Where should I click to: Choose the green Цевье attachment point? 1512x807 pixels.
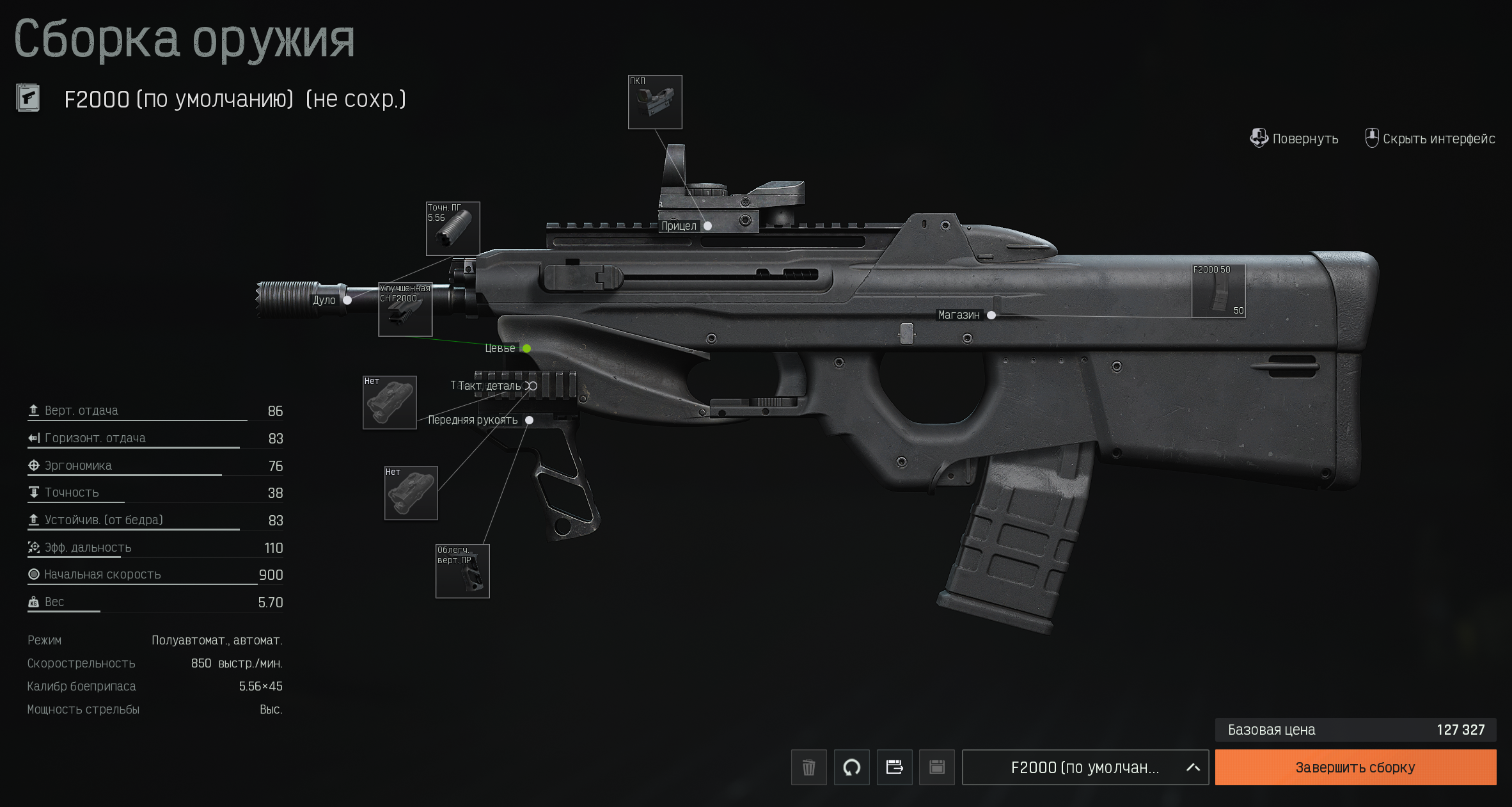(526, 349)
